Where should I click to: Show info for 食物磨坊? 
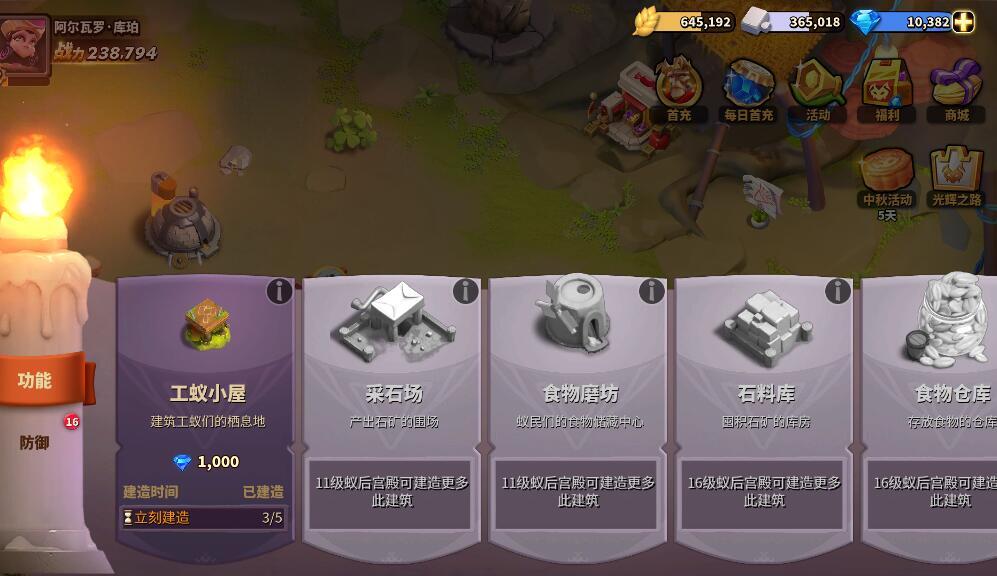(x=652, y=291)
